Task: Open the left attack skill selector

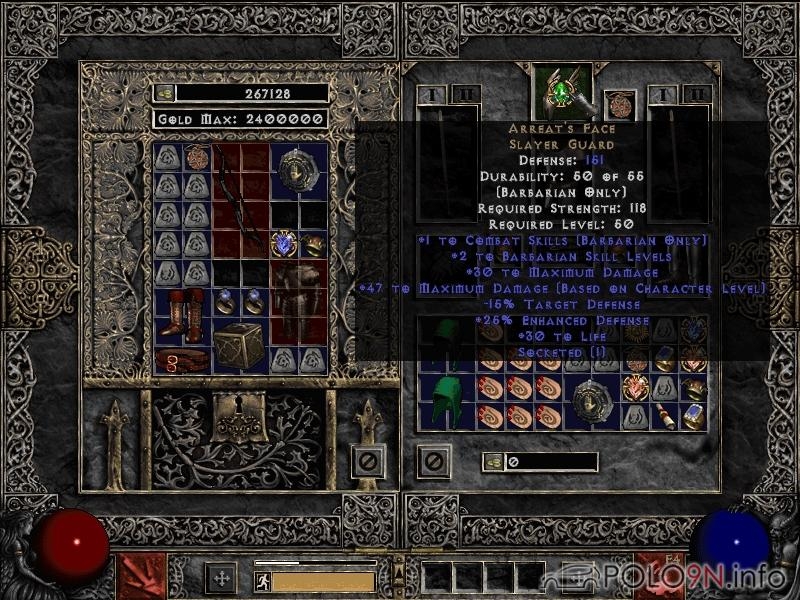Action: click(x=141, y=577)
